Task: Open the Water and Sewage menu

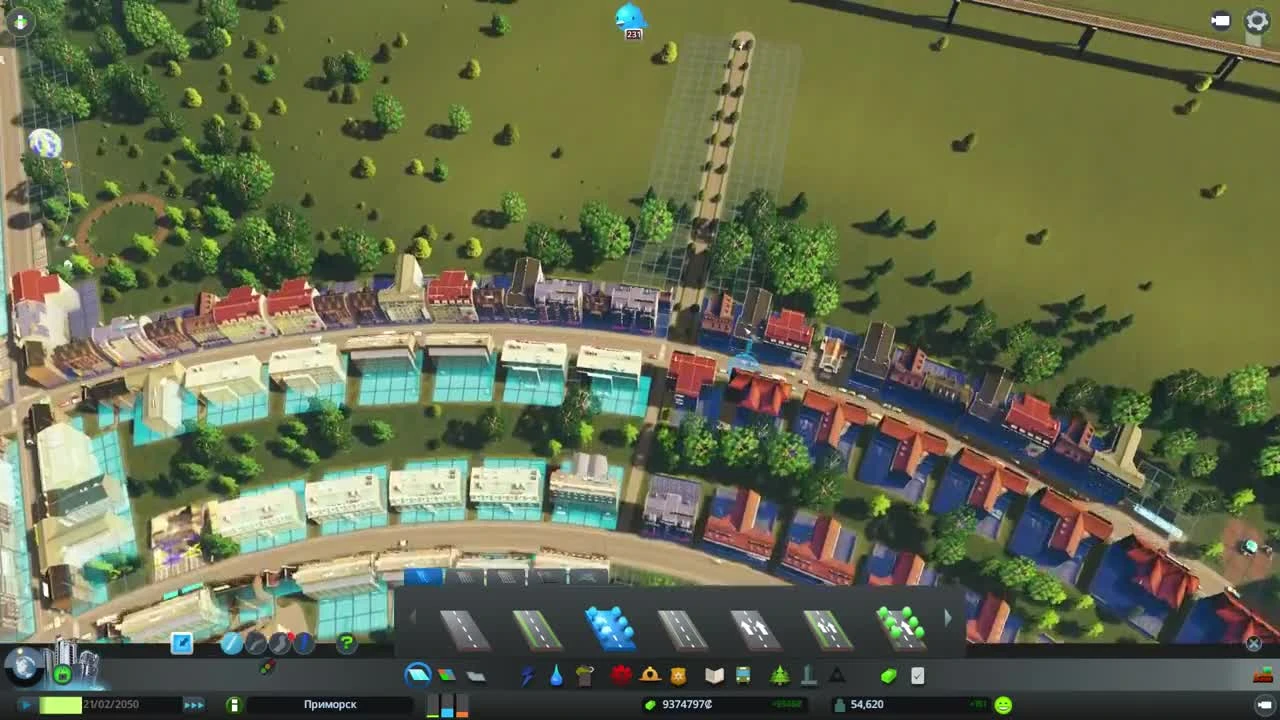Action: (x=554, y=675)
